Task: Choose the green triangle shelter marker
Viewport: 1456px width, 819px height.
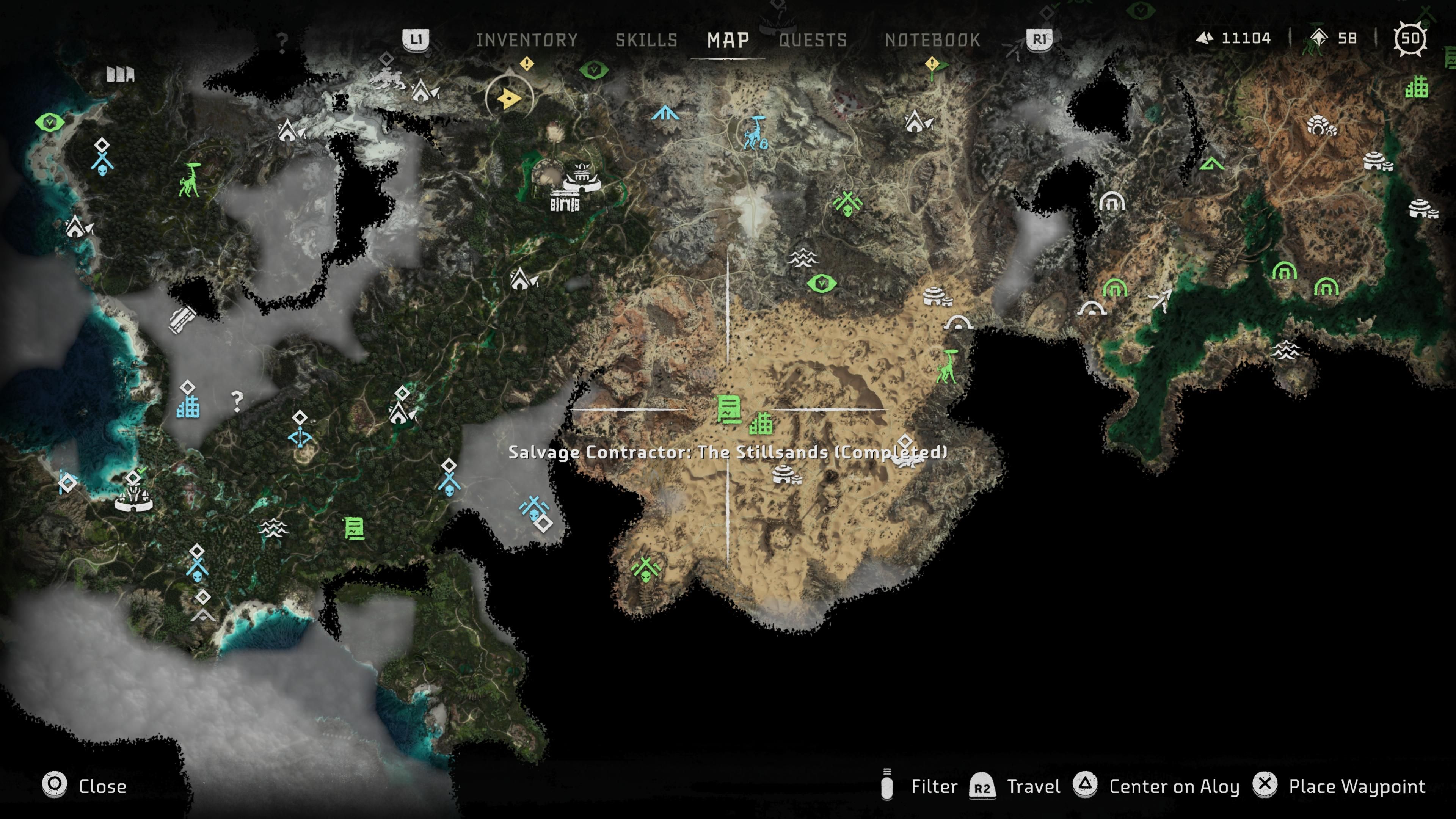Action: (x=1211, y=165)
